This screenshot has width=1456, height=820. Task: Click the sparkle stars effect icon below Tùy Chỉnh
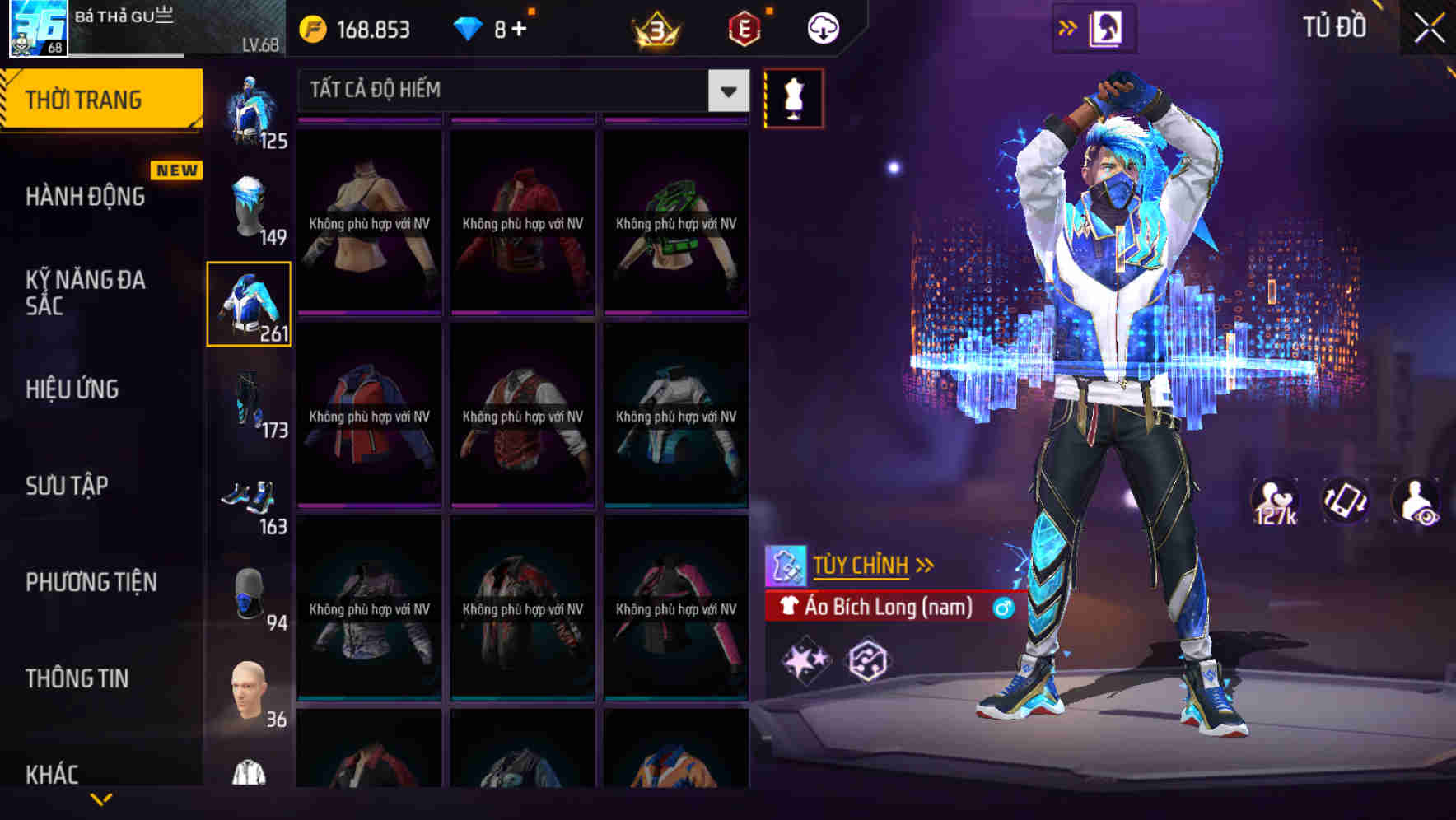tap(805, 659)
